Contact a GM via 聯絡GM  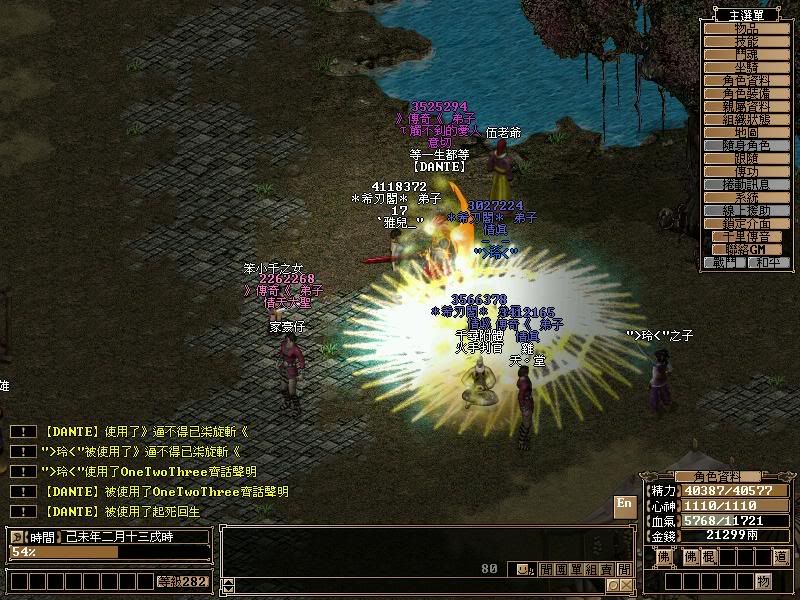[x=745, y=249]
